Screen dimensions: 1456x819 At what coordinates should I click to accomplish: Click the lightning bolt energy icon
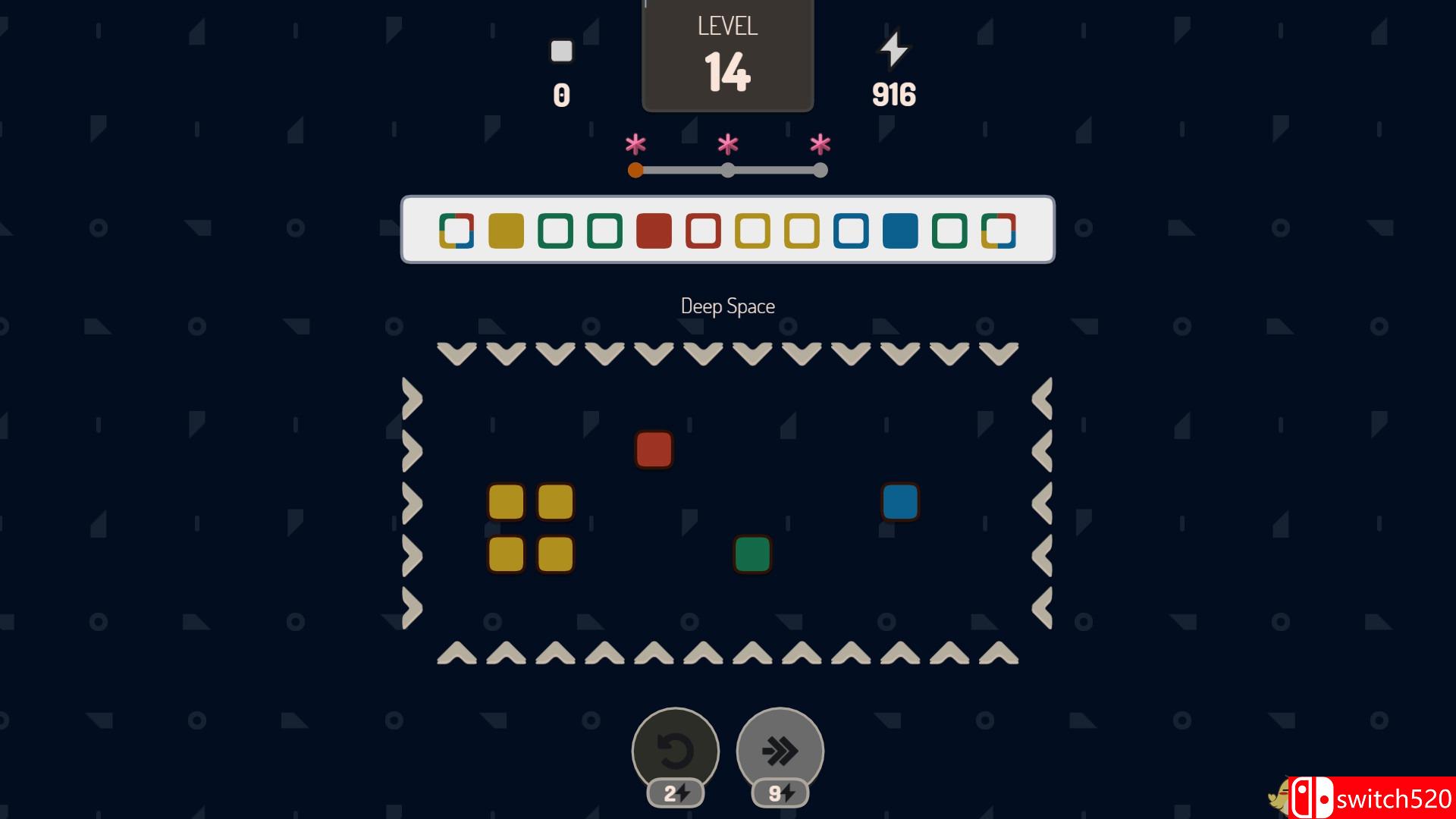click(894, 49)
